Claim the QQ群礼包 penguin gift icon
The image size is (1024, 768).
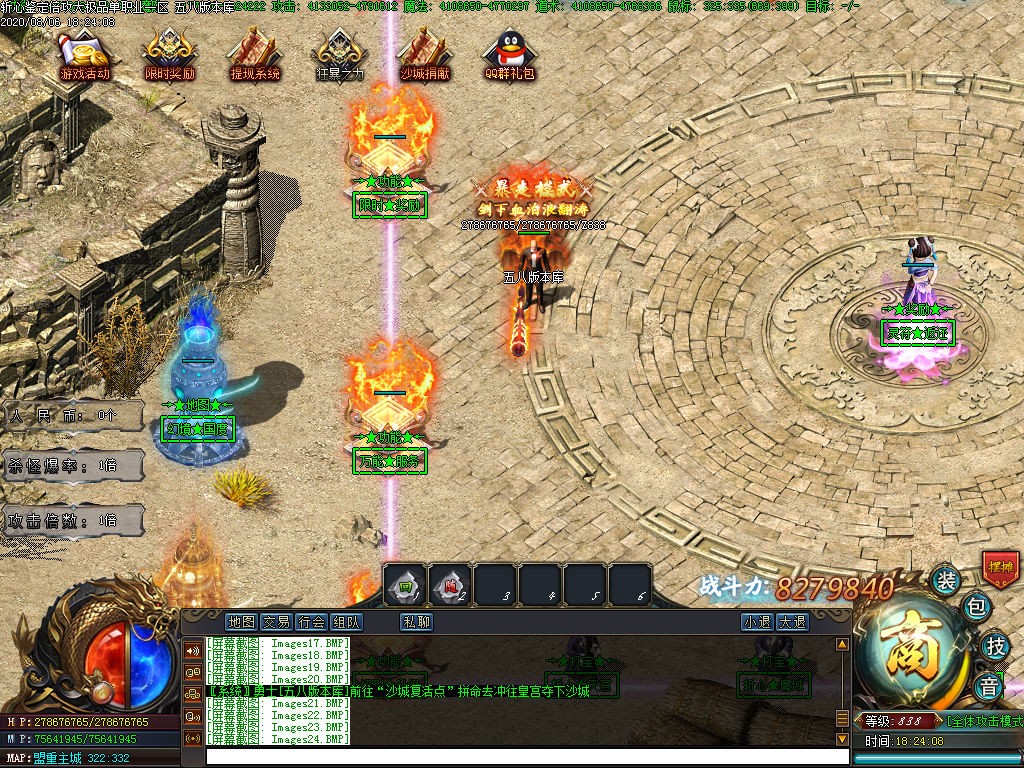(510, 56)
